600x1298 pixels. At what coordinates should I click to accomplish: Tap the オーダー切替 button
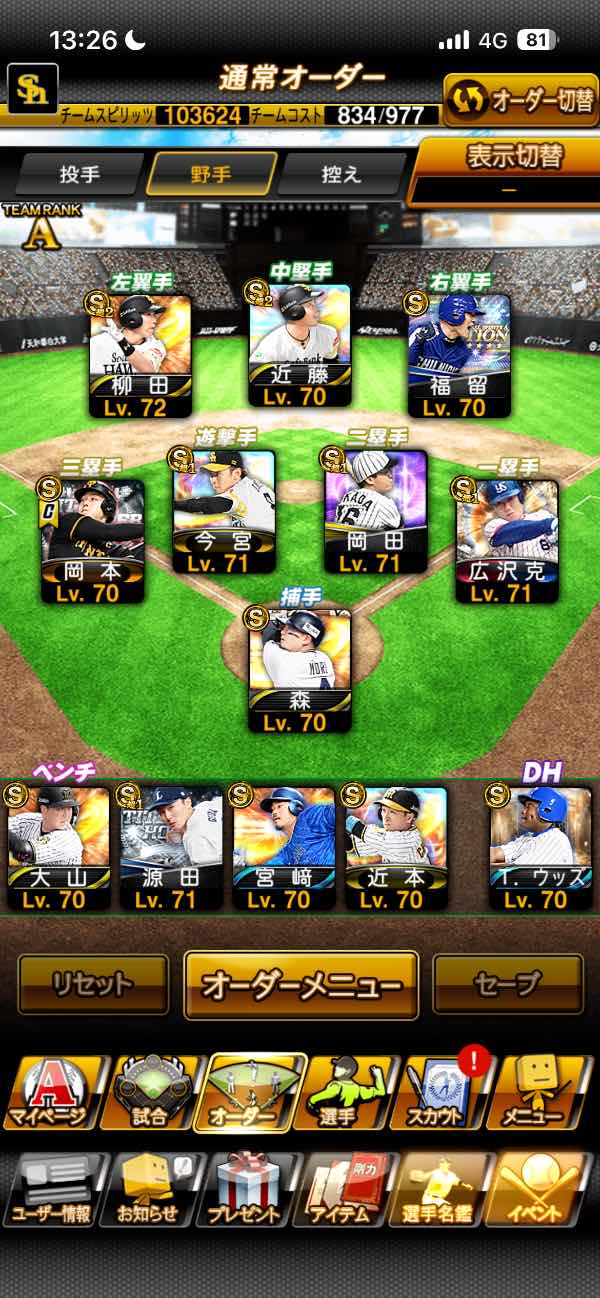click(520, 100)
